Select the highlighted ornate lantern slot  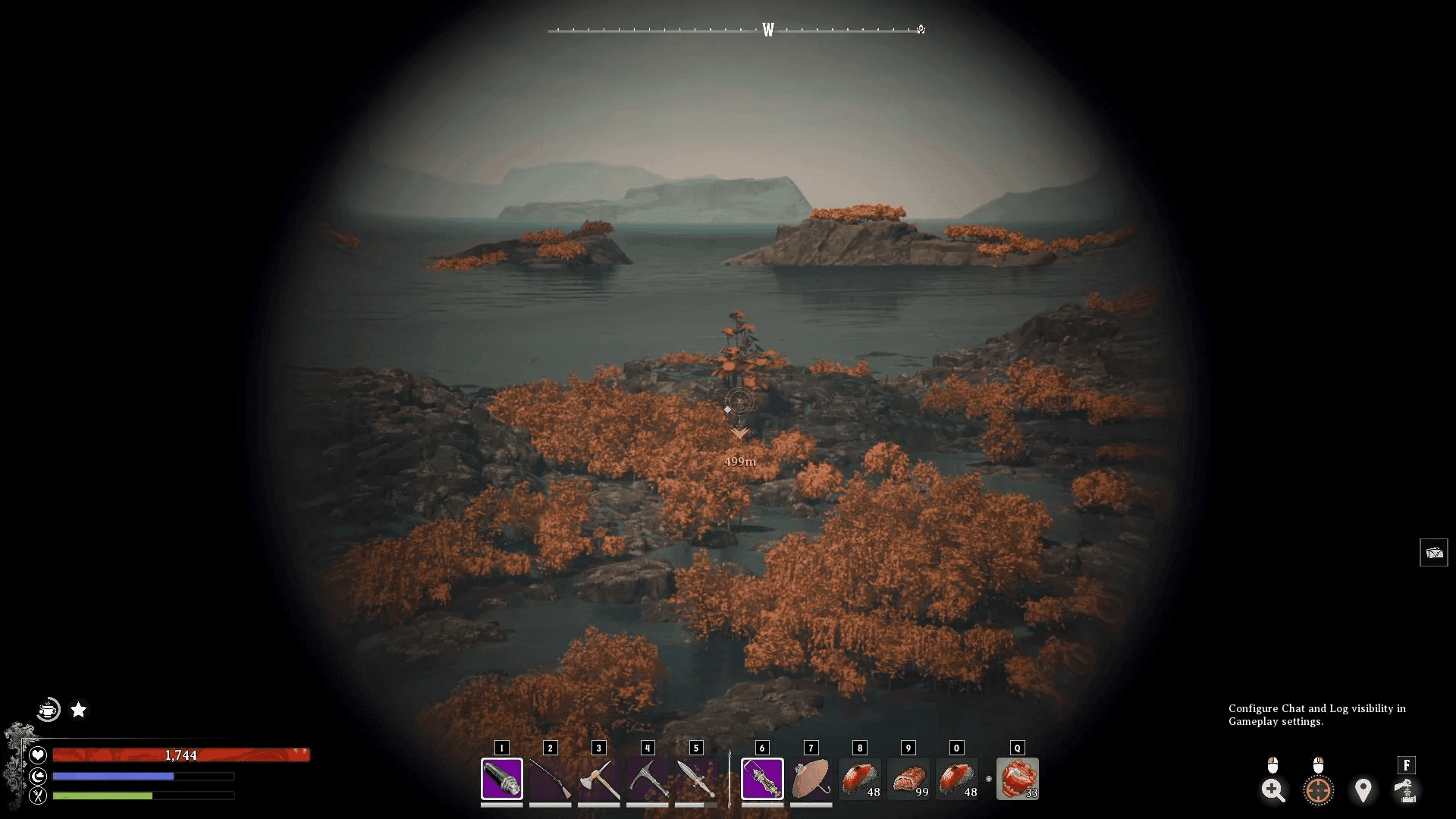(x=762, y=779)
